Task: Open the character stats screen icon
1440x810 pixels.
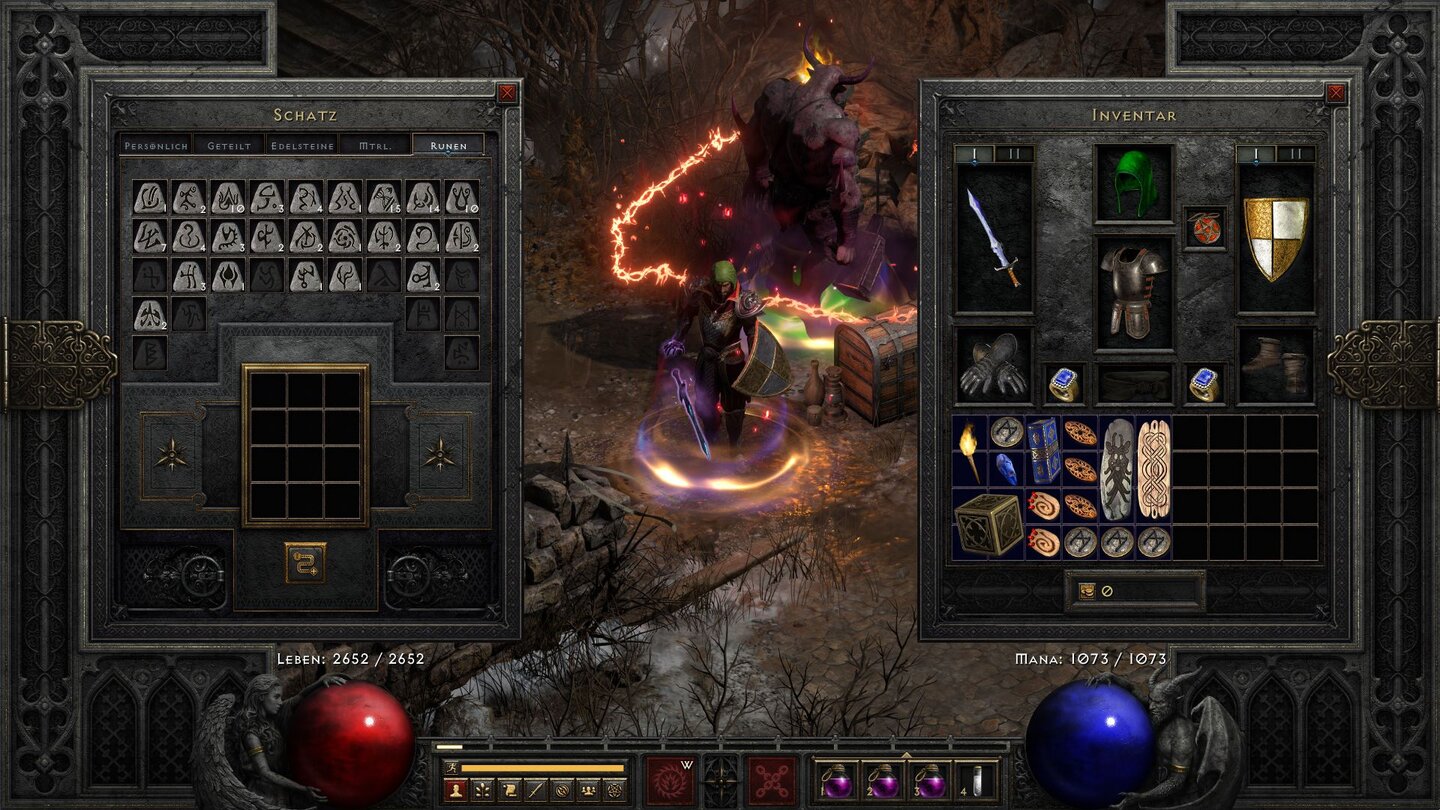Action: pos(456,790)
